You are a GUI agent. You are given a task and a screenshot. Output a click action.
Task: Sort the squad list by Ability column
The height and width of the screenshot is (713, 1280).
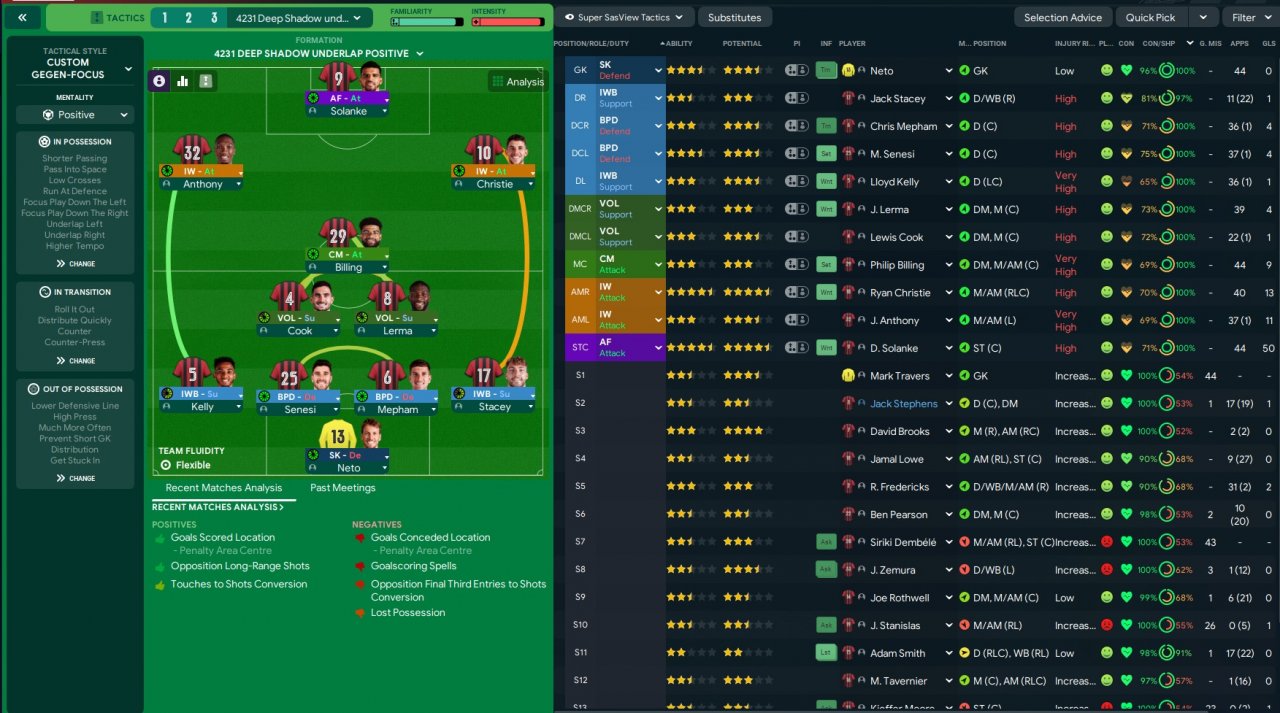click(x=679, y=44)
